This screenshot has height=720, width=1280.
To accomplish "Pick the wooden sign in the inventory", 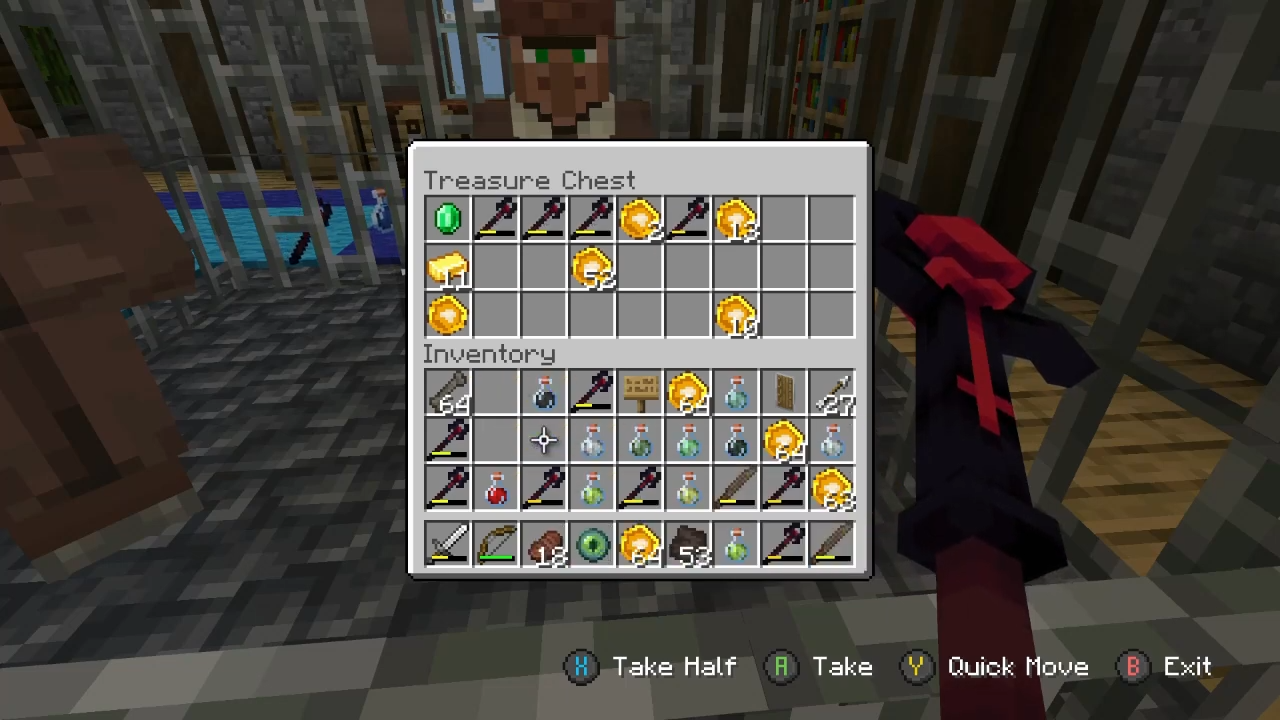I will pos(639,393).
